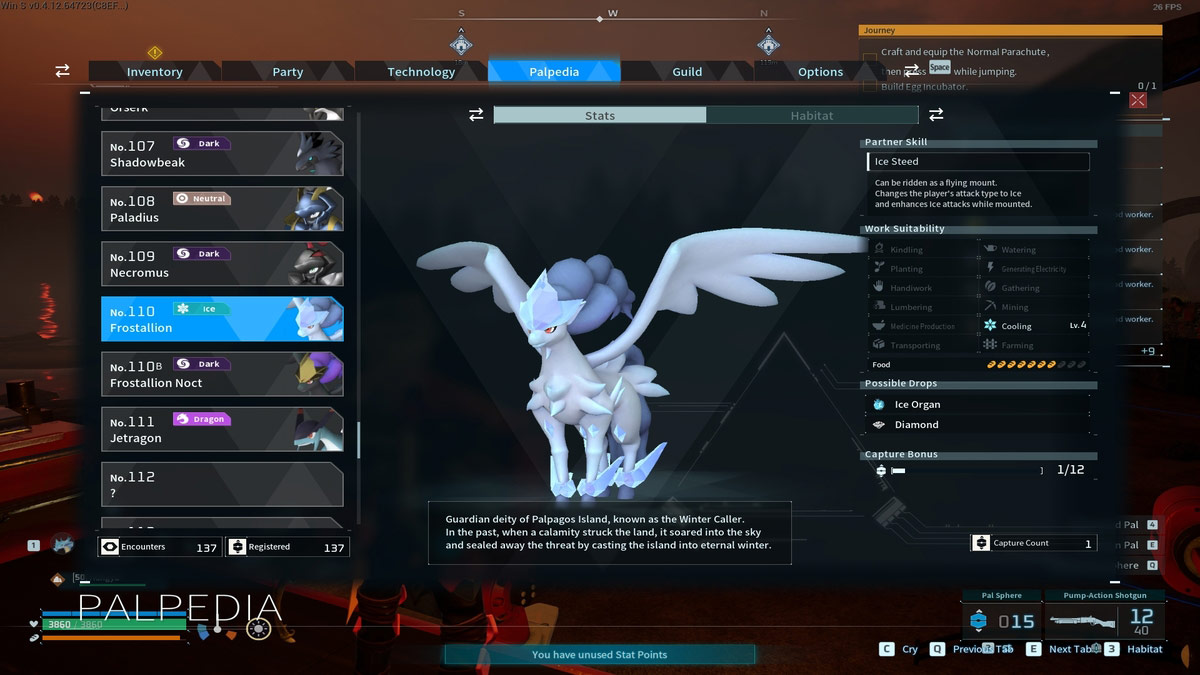Select Shadowbeak in the Pal list

(222, 154)
